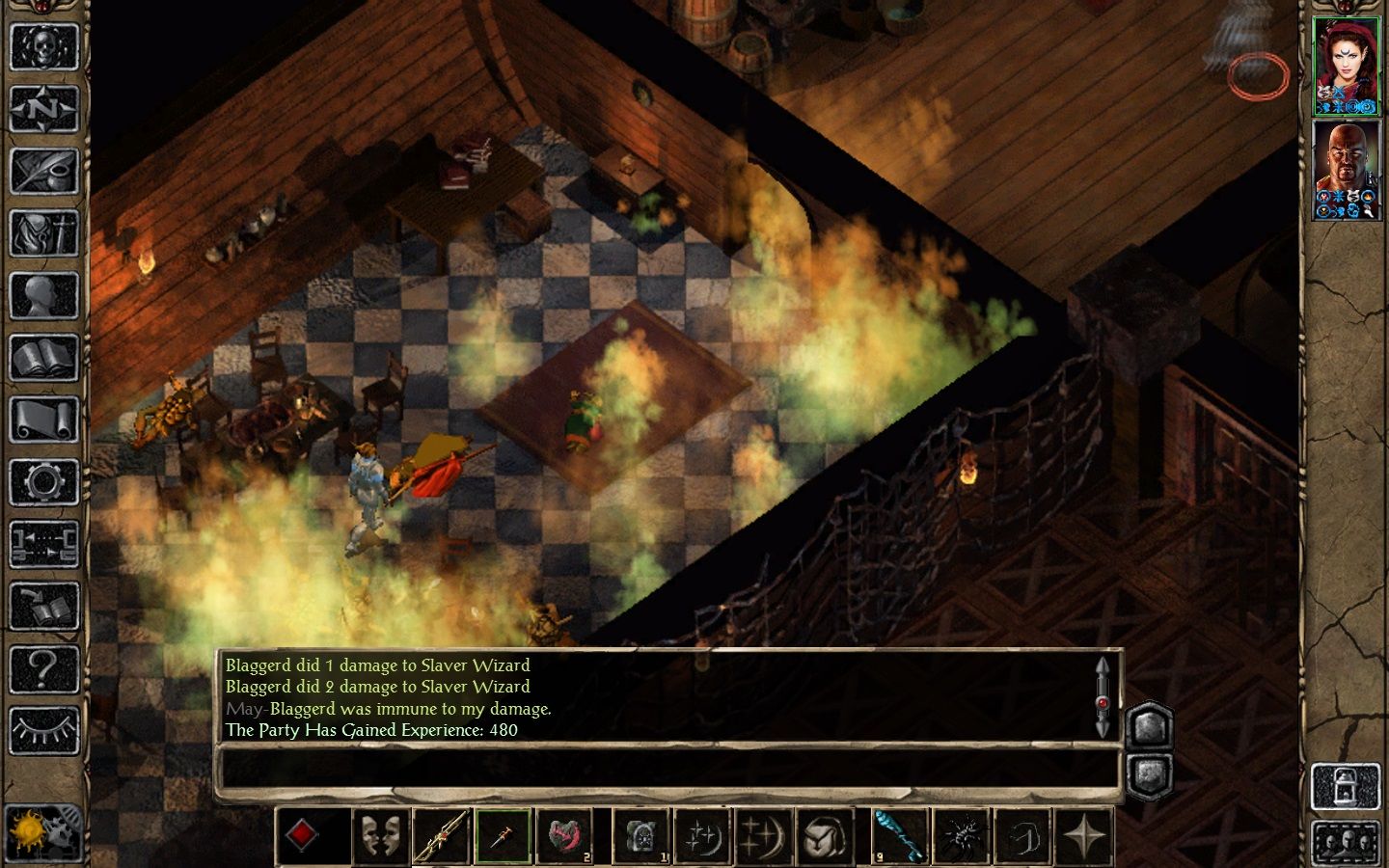Image resolution: width=1389 pixels, height=868 pixels.
Task: Open the area map with the compass icon
Action: click(x=44, y=109)
